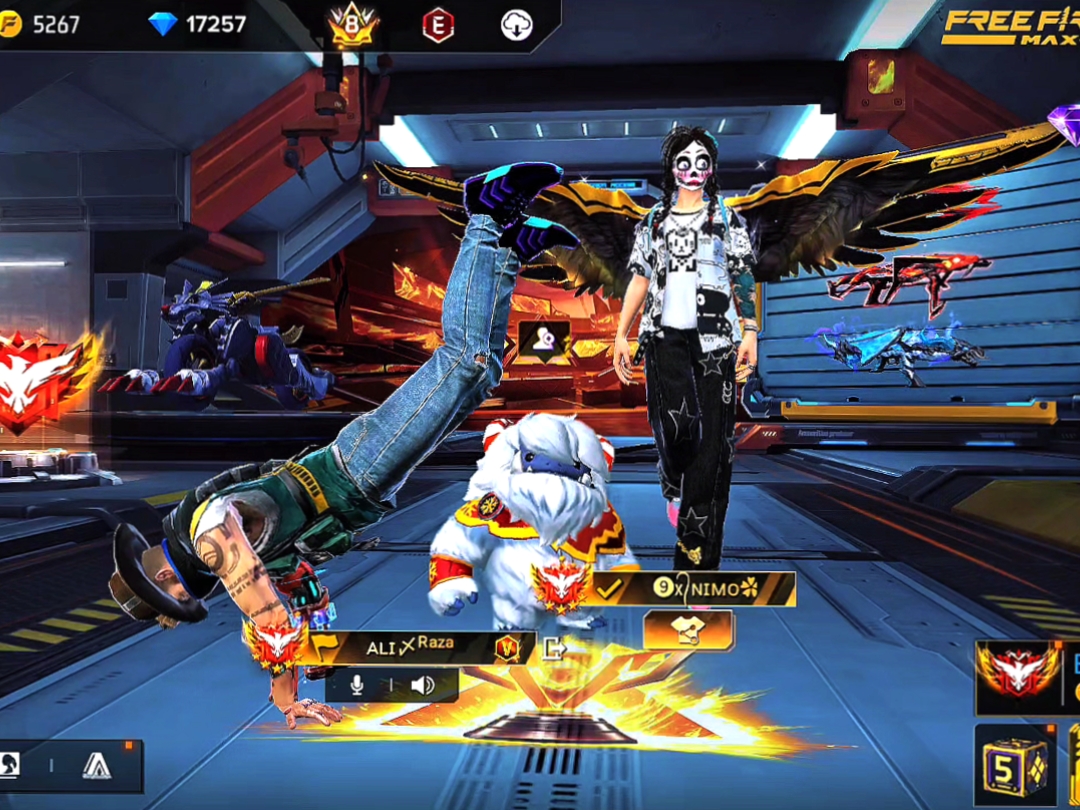Open the crown badge numbered 8
This screenshot has height=810, width=1080.
pos(353,26)
